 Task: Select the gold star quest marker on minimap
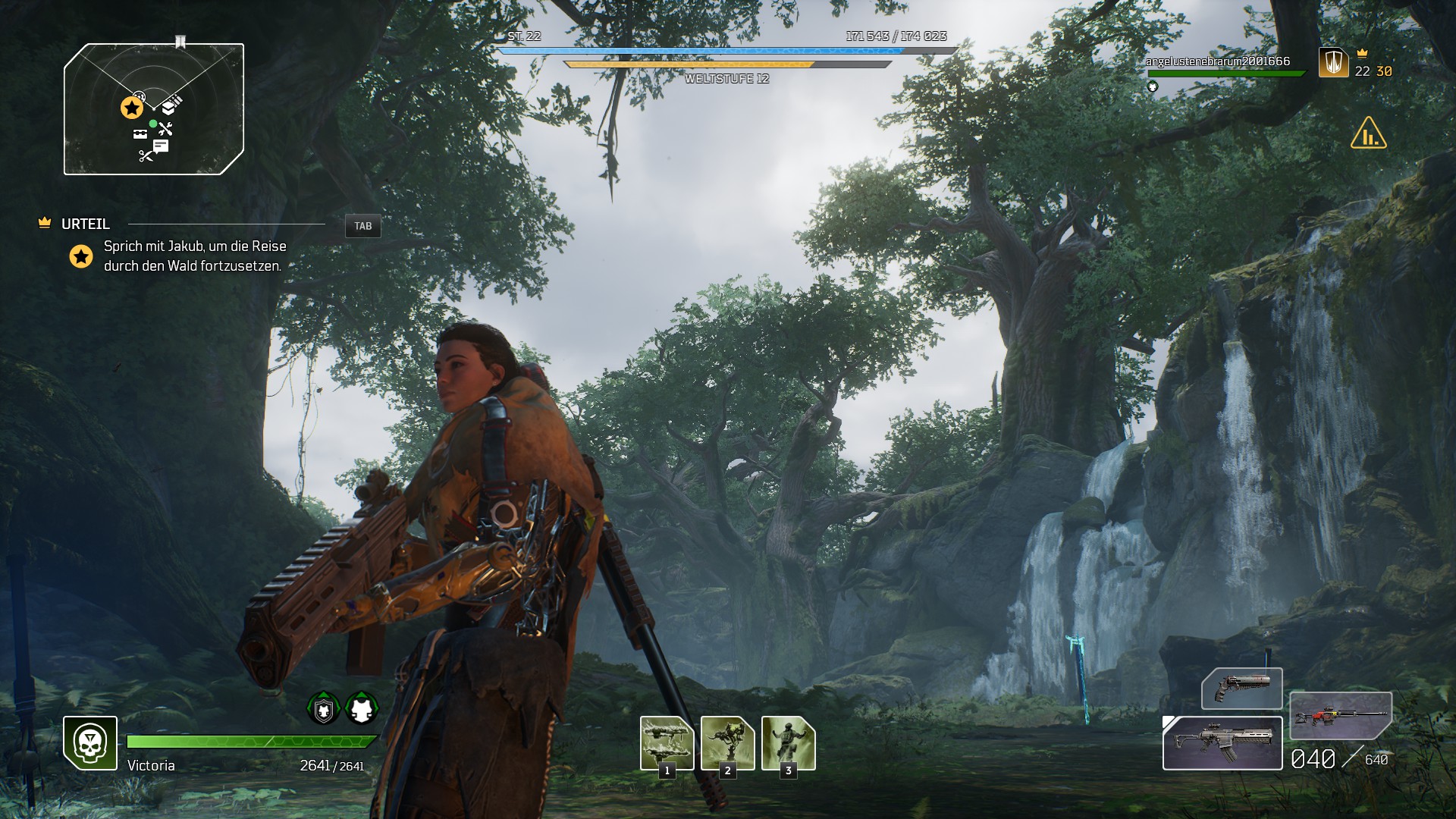[x=132, y=108]
